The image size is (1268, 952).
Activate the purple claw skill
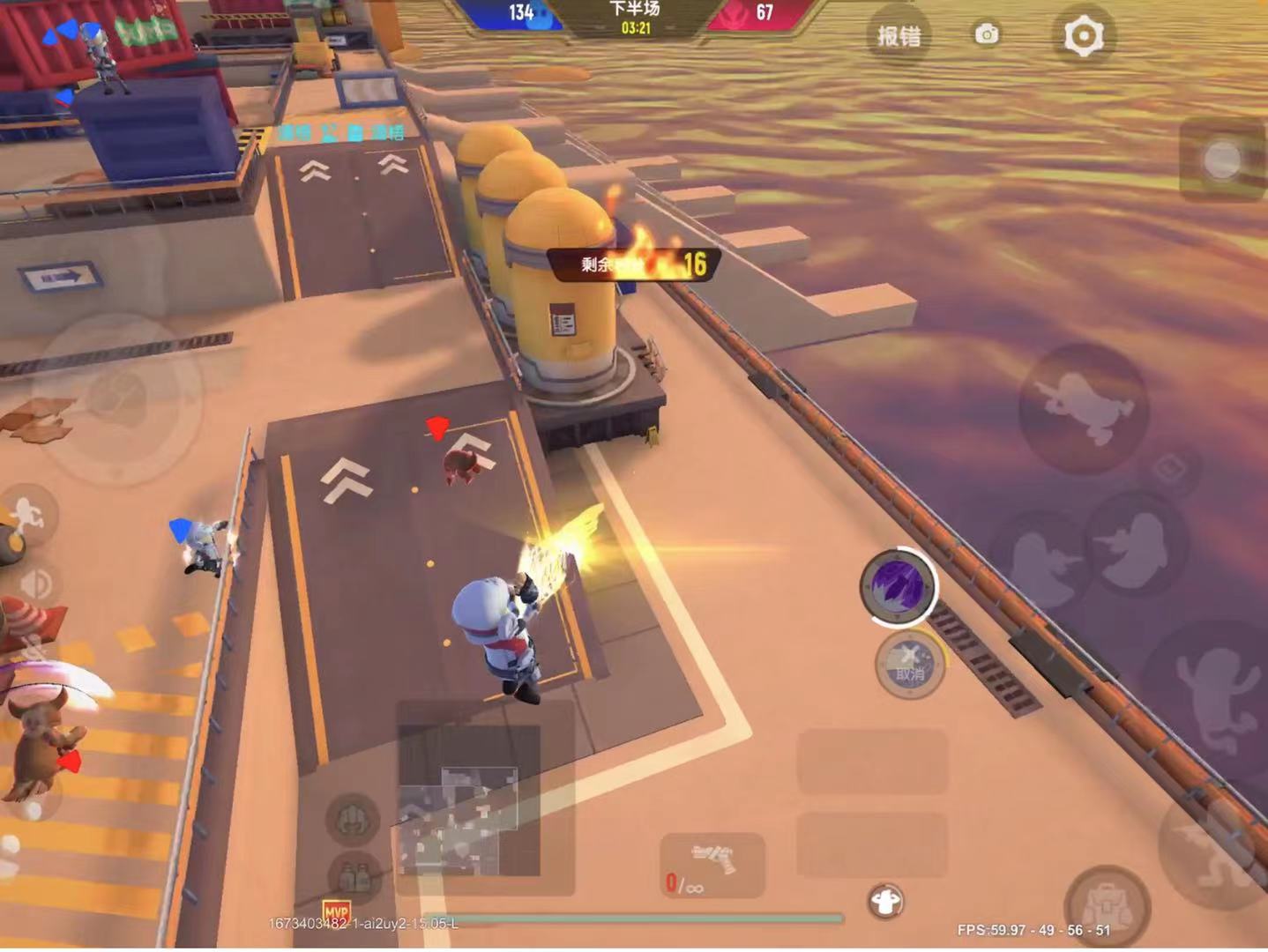click(x=898, y=585)
